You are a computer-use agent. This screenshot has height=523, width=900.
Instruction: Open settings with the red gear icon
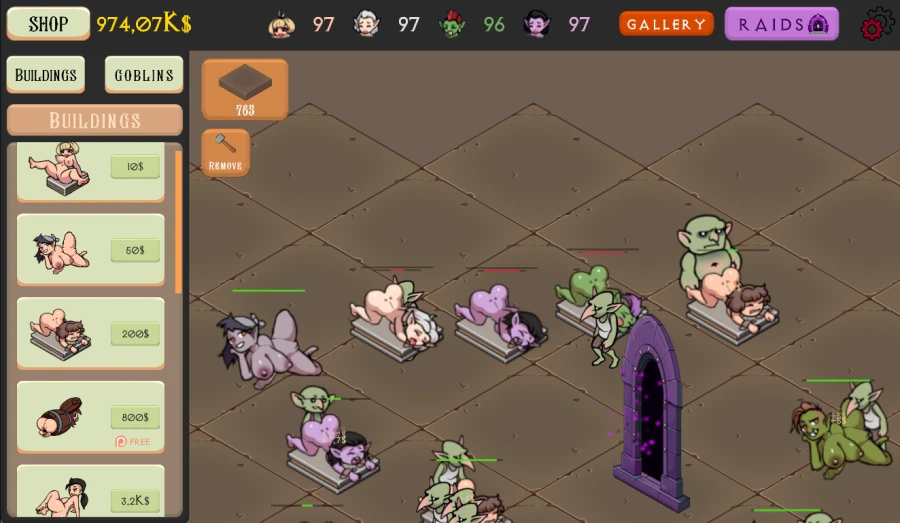point(877,24)
